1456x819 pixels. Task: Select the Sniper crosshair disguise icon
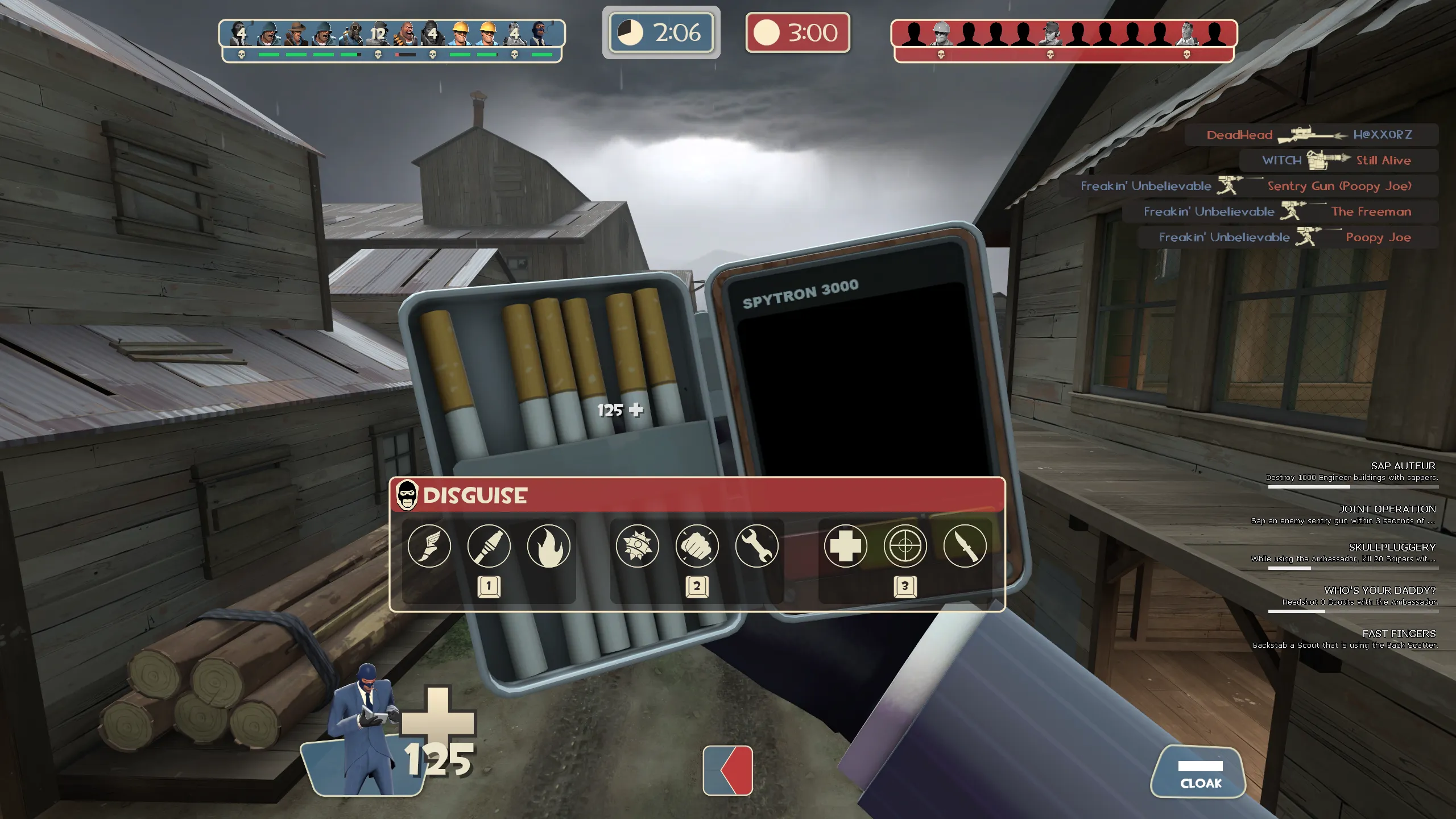pyautogui.click(x=905, y=546)
